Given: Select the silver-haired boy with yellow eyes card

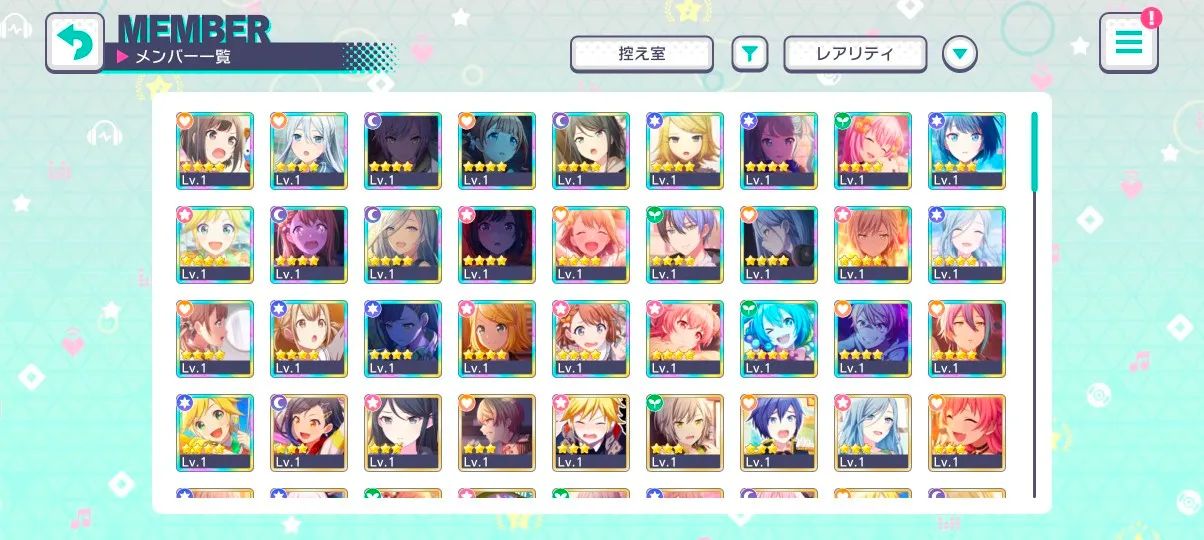Looking at the screenshot, I should [x=685, y=432].
